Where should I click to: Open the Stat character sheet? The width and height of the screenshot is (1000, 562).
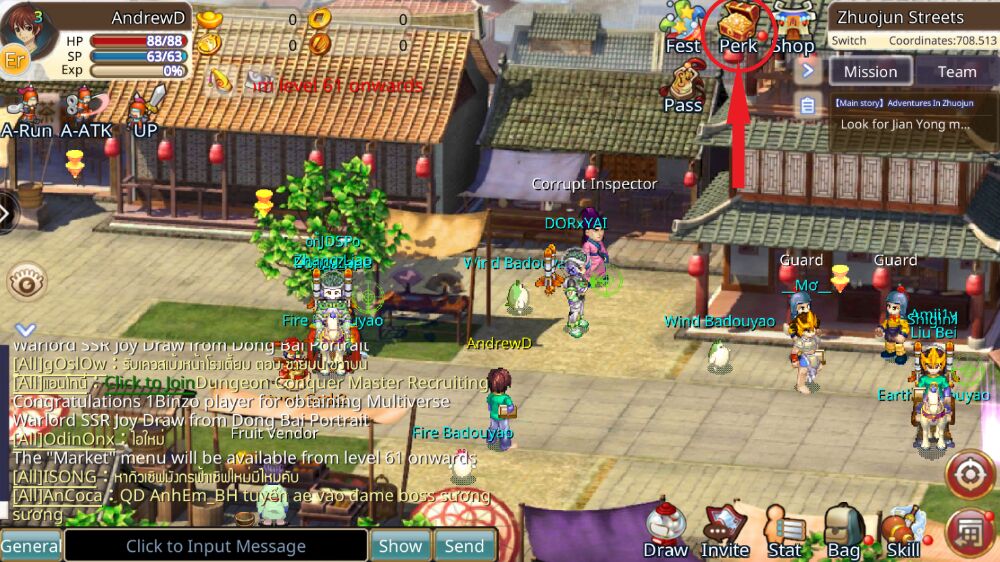[x=785, y=532]
